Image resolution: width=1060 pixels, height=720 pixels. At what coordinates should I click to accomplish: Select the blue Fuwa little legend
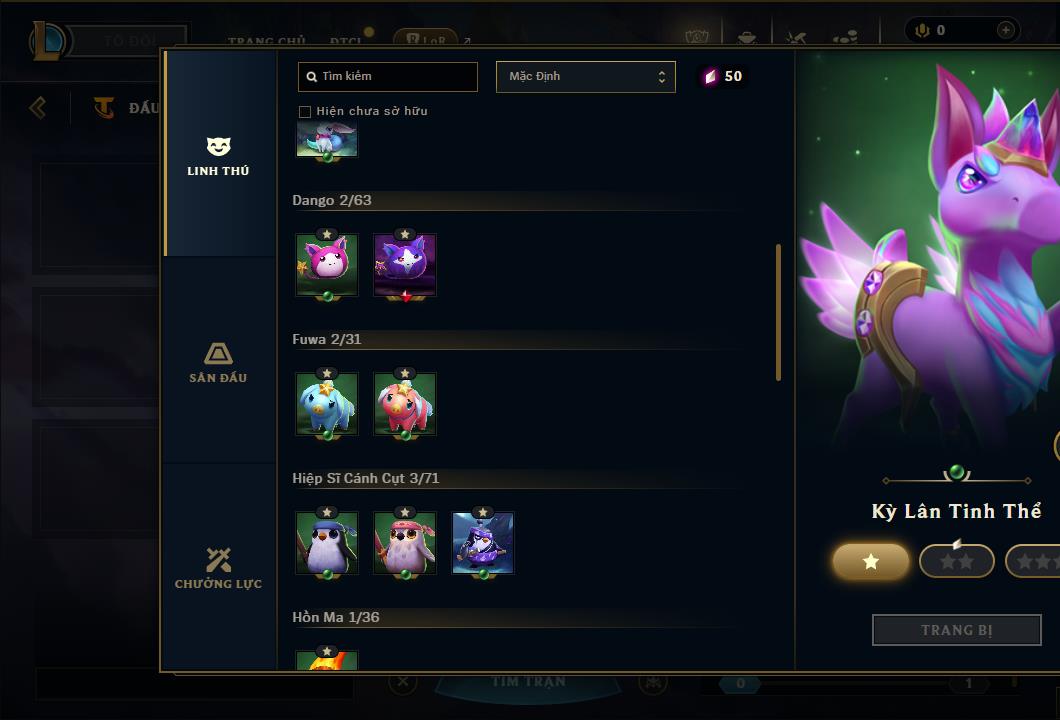327,405
